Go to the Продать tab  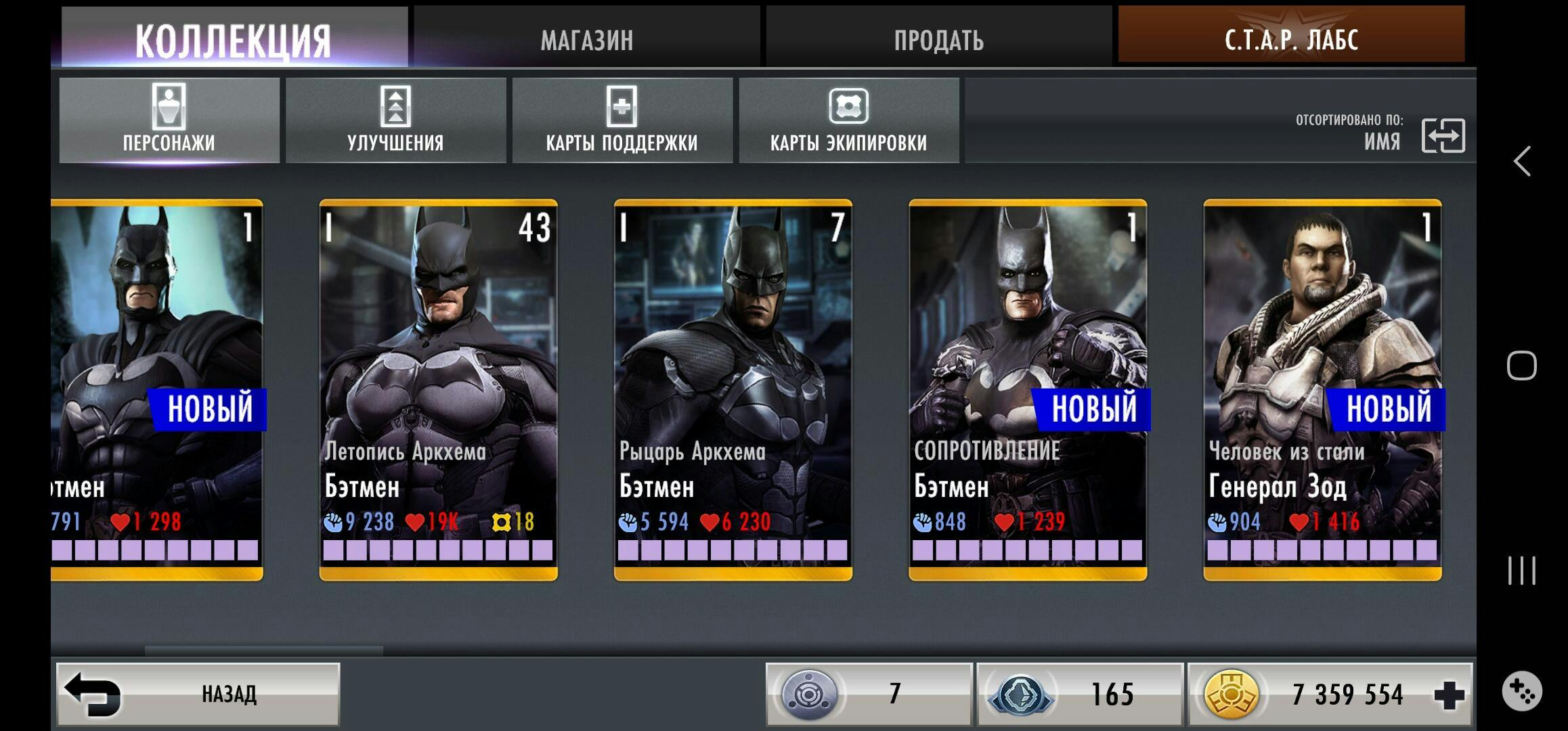(938, 38)
